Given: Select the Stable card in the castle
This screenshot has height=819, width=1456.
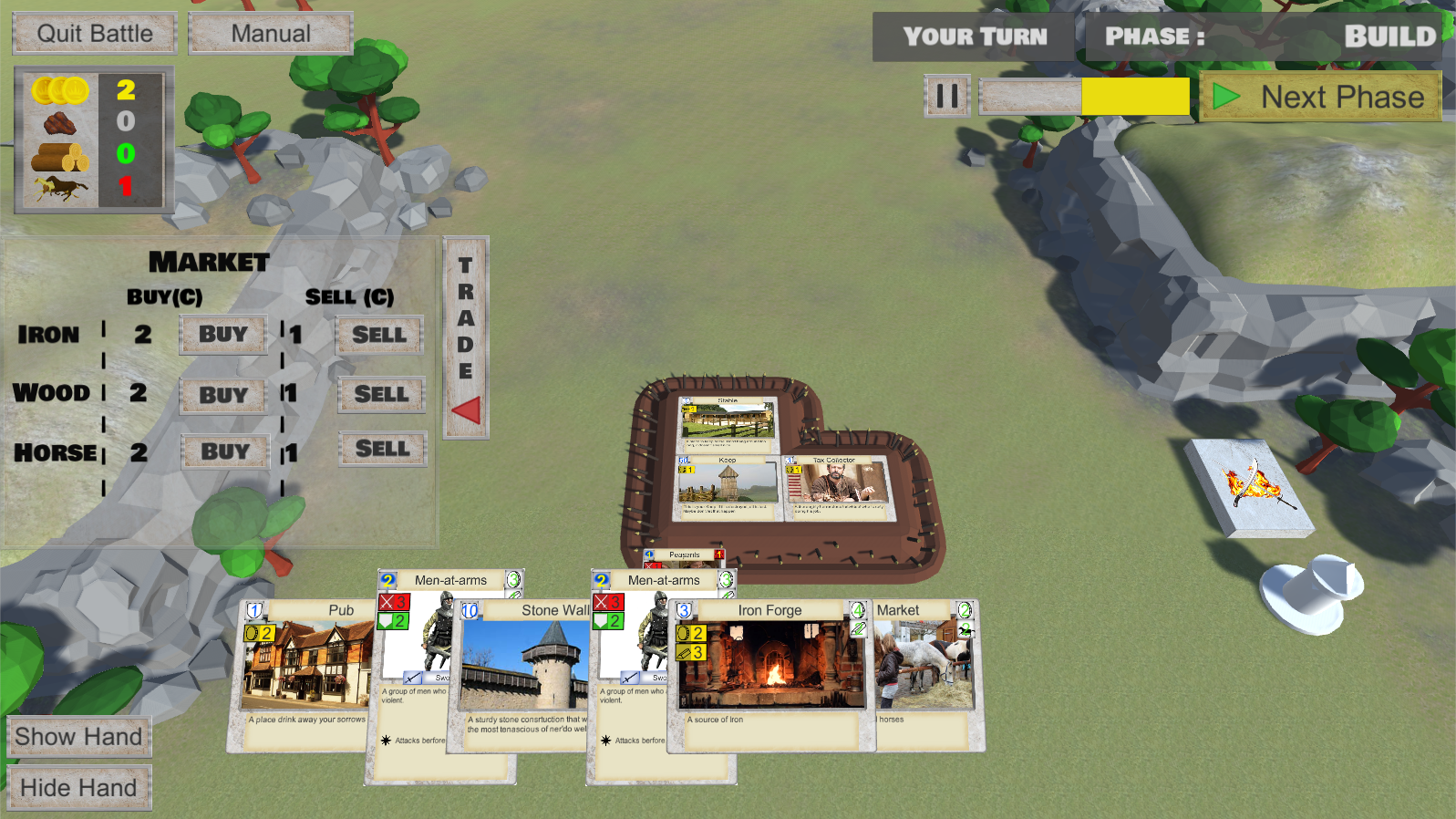Looking at the screenshot, I should pyautogui.click(x=727, y=422).
